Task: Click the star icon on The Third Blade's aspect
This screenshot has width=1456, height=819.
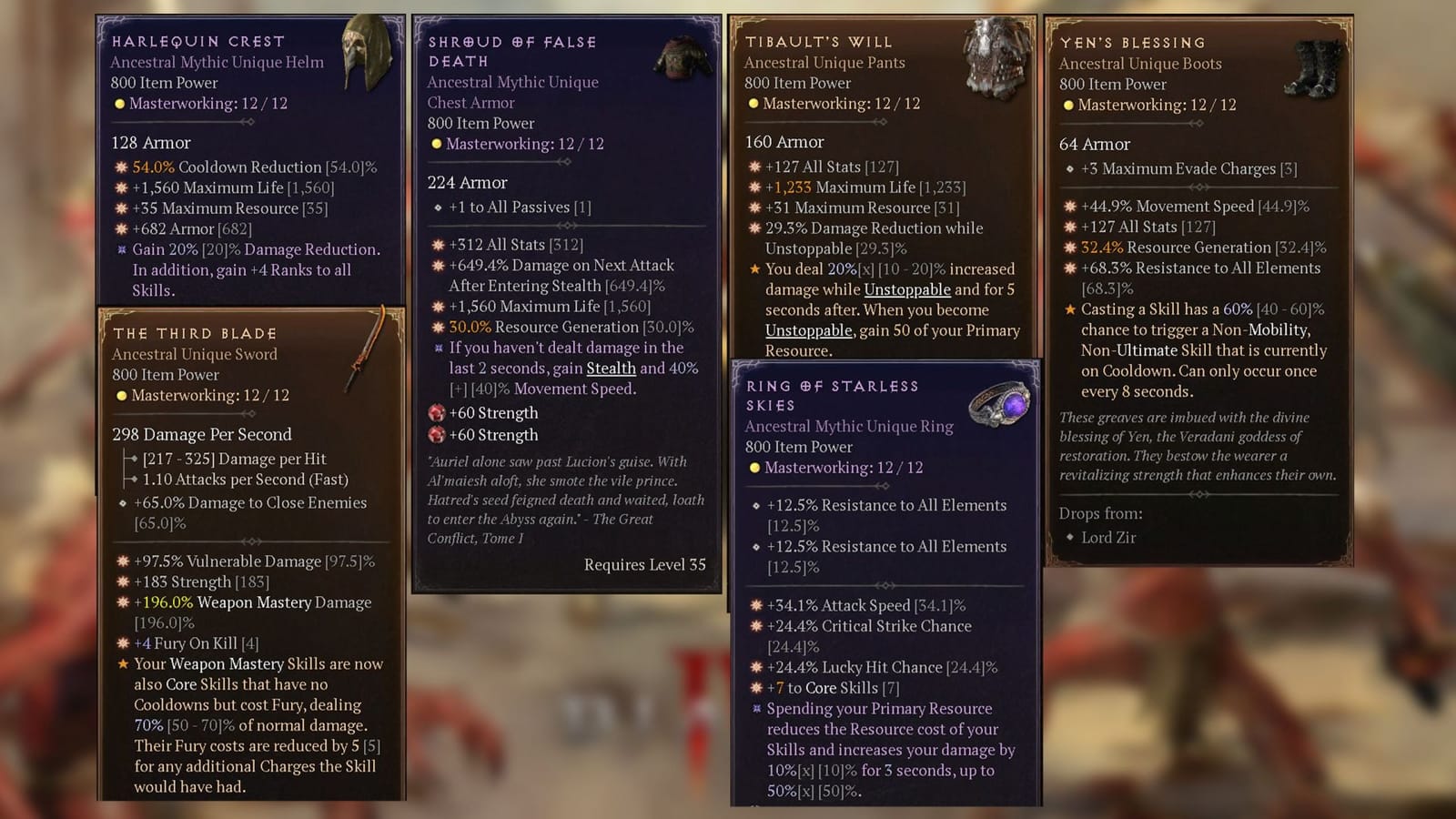Action: 125,664
